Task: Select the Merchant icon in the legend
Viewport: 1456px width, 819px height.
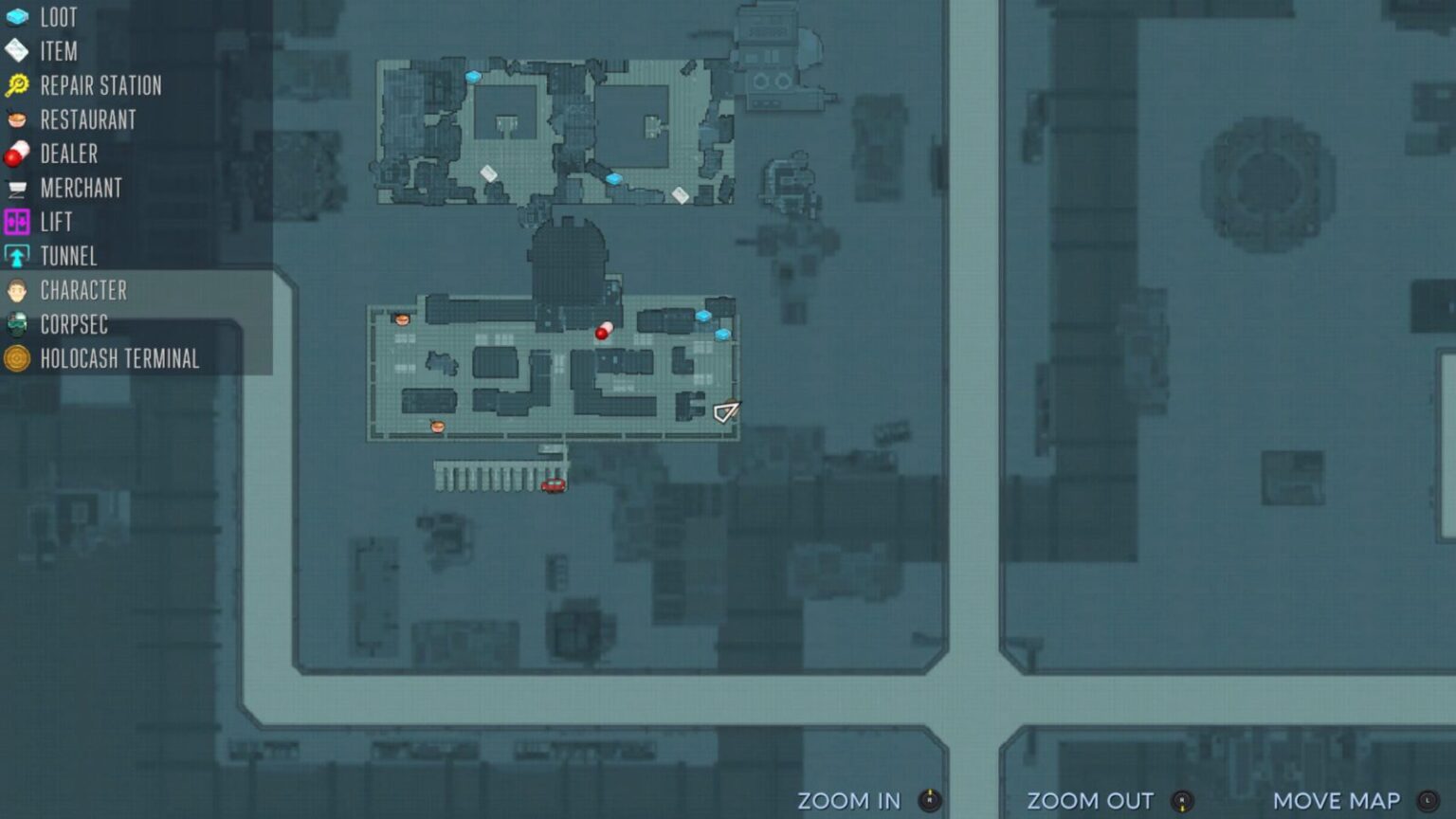Action: tap(16, 188)
